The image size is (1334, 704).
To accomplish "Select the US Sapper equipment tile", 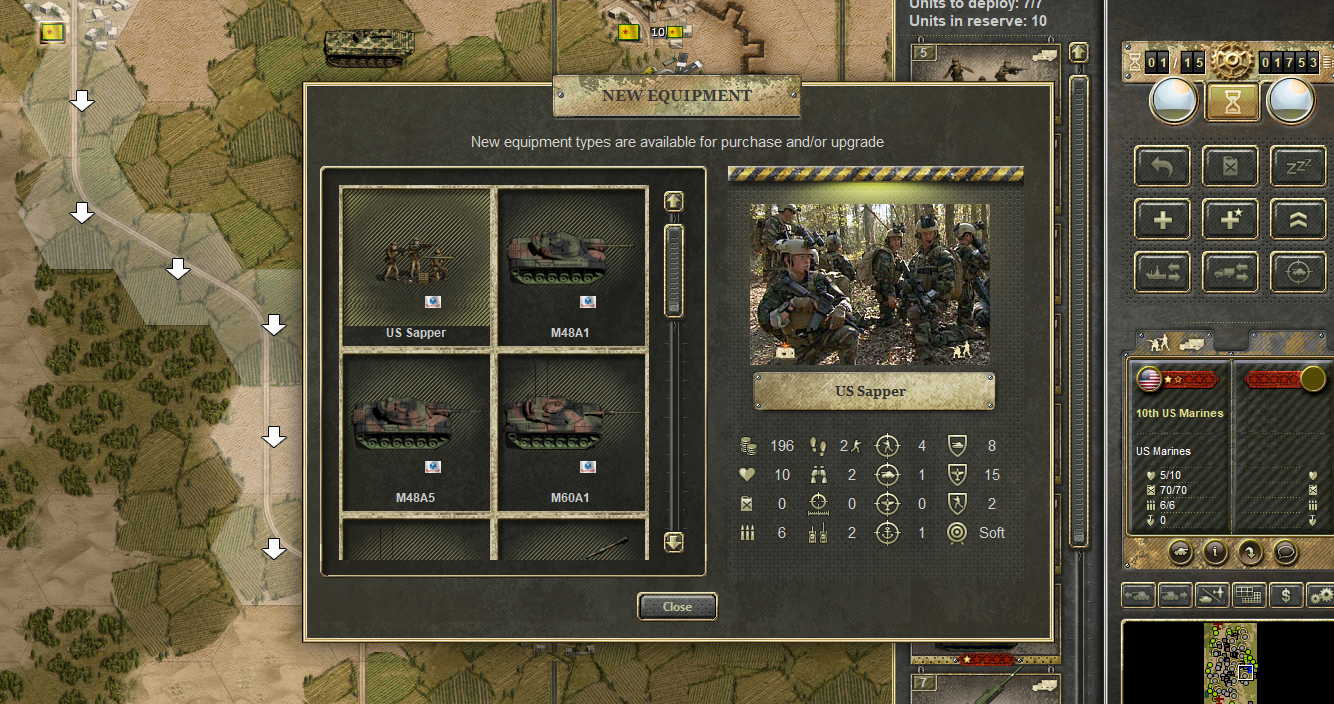I will pyautogui.click(x=416, y=265).
